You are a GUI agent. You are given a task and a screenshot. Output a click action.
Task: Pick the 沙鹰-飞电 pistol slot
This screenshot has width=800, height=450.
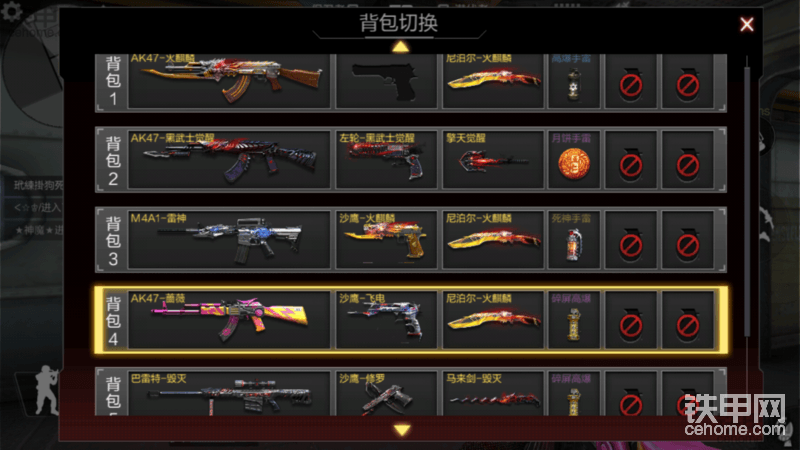click(x=387, y=319)
